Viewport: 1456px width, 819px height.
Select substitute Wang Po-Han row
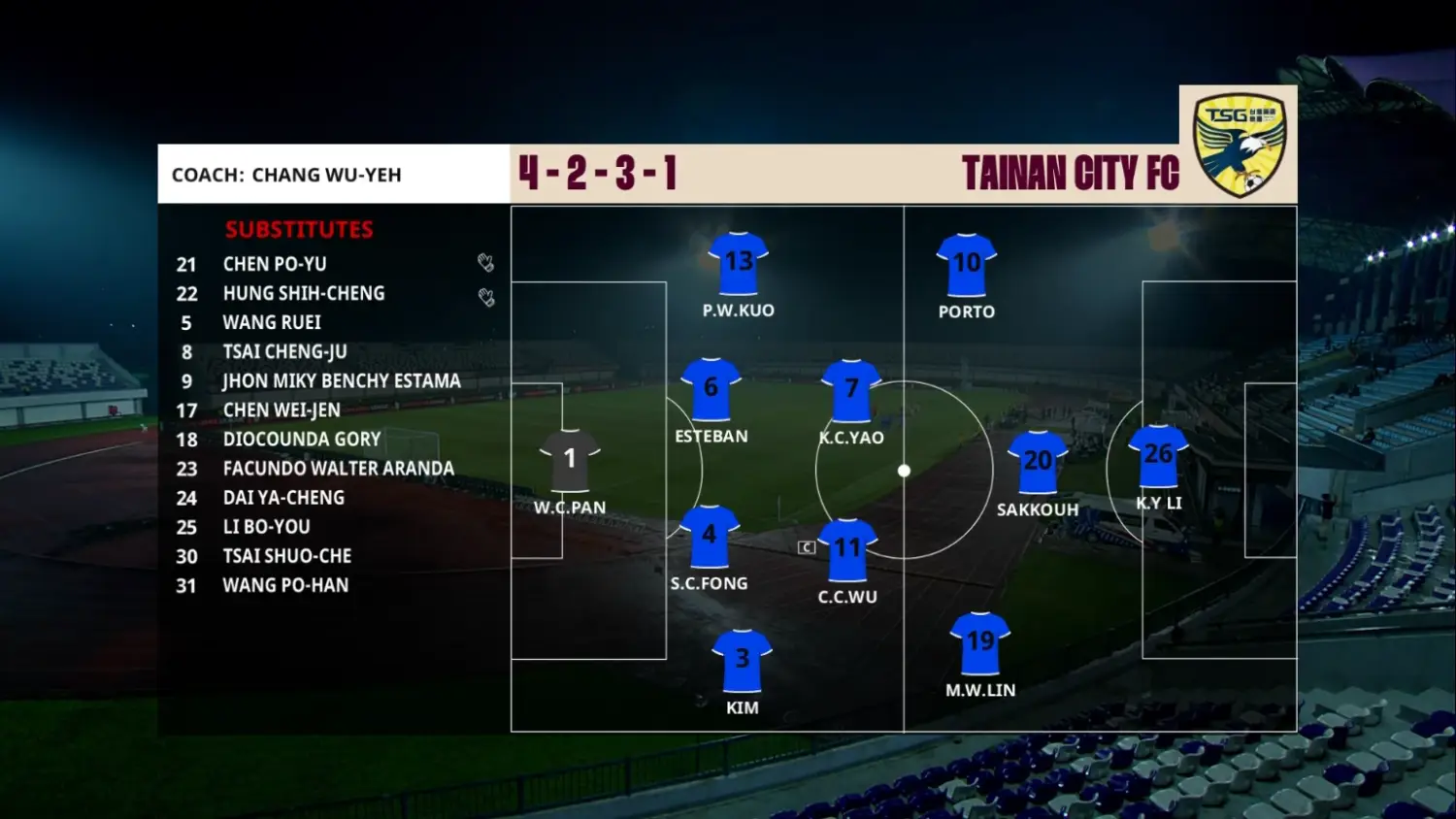click(285, 585)
